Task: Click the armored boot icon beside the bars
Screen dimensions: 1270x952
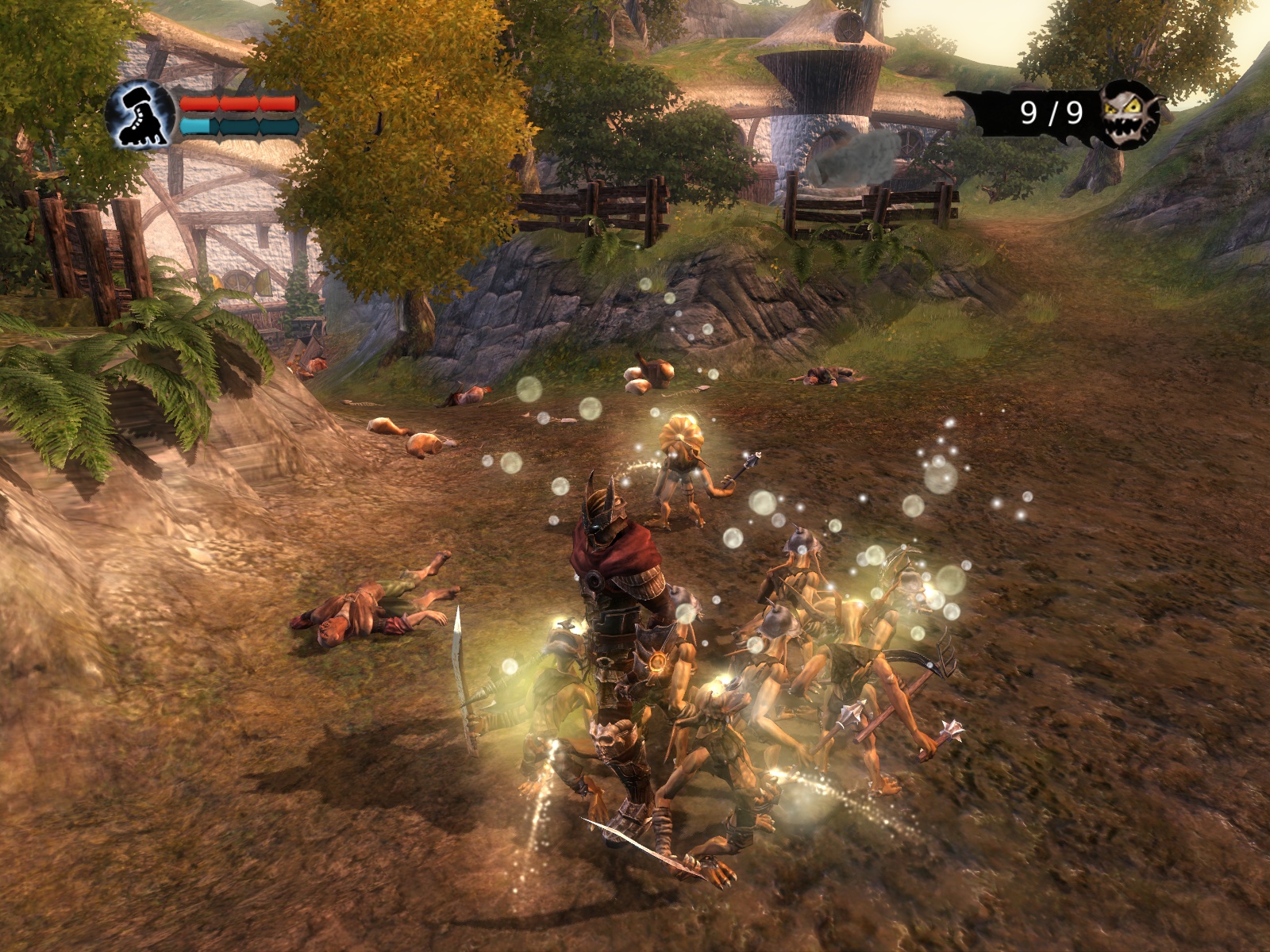Action: pos(140,114)
